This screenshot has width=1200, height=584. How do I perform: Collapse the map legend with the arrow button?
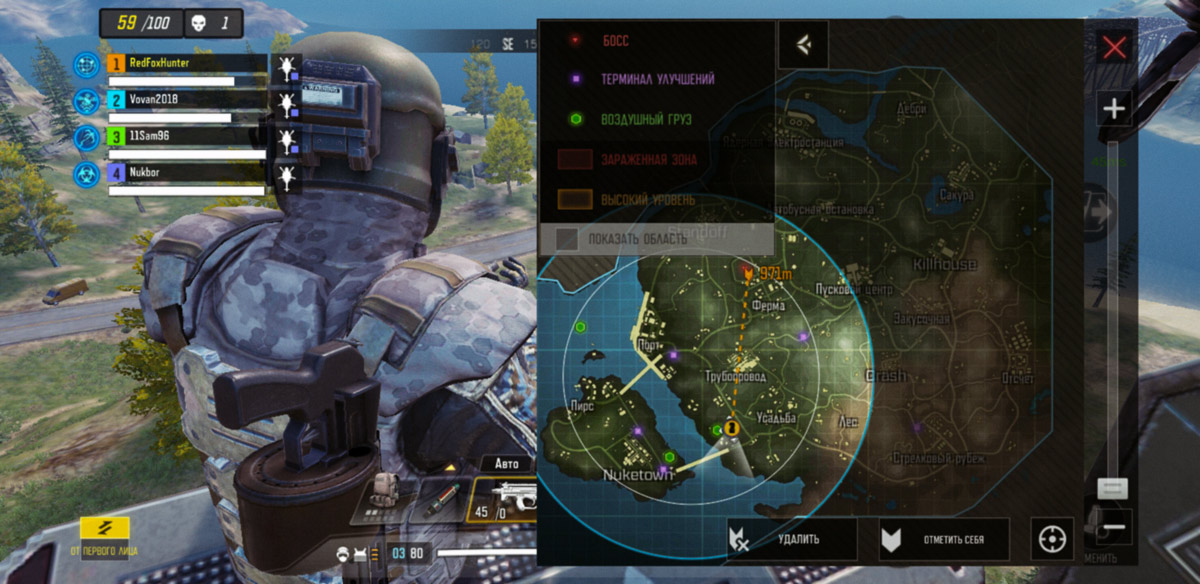click(803, 45)
